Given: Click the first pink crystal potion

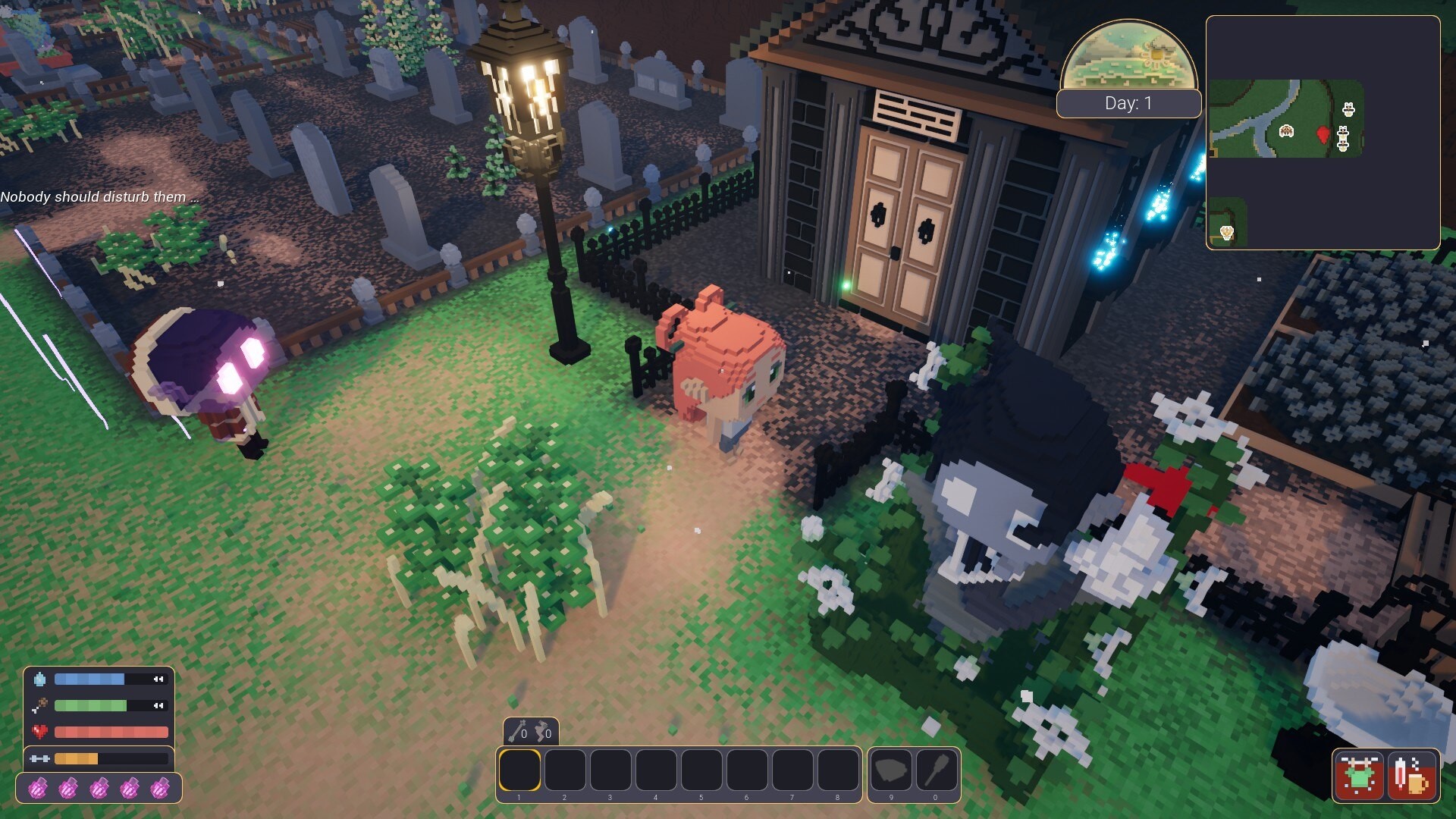Looking at the screenshot, I should 37,789.
